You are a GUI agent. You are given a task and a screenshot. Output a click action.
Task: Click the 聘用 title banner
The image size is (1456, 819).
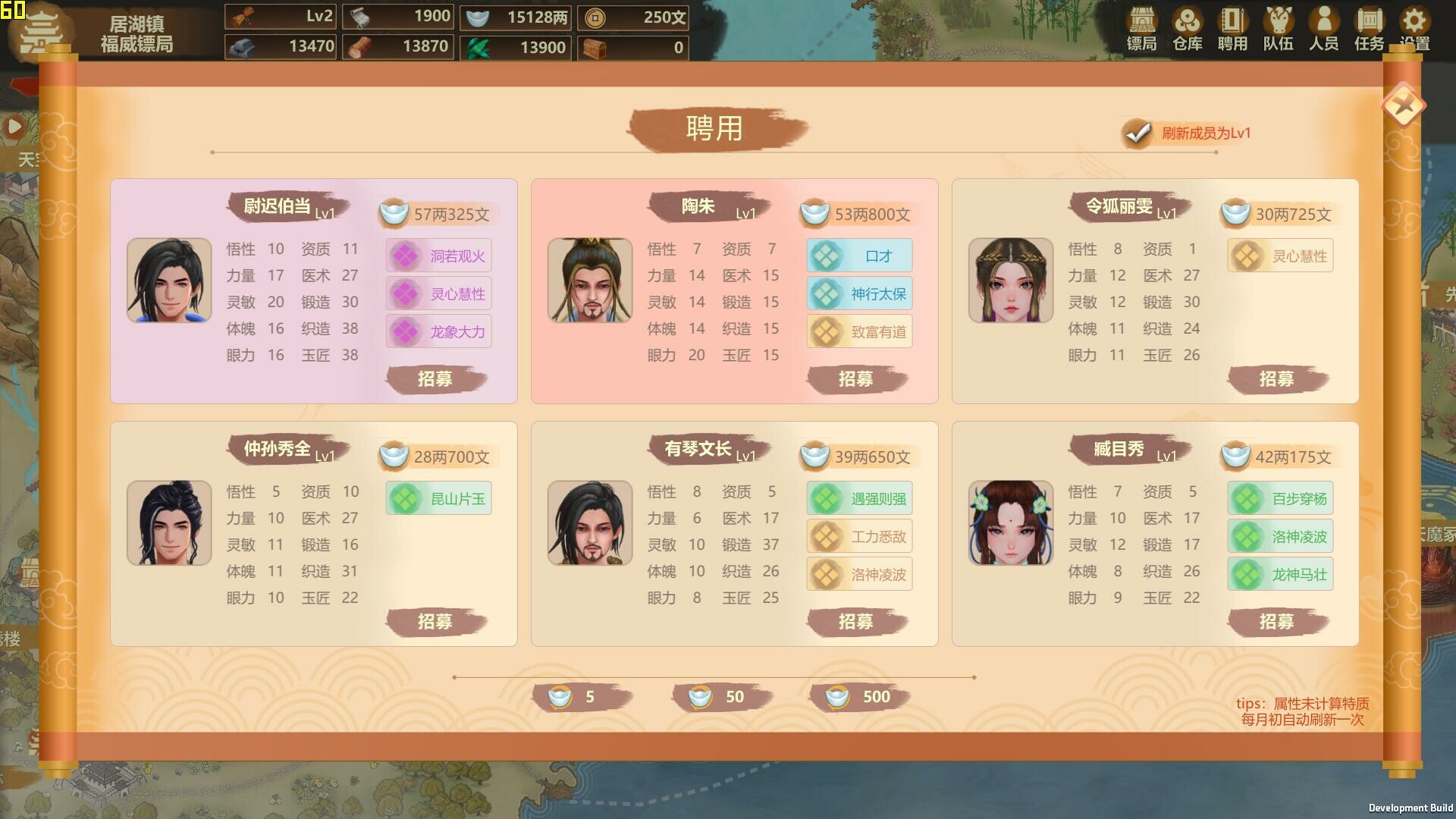point(714,129)
